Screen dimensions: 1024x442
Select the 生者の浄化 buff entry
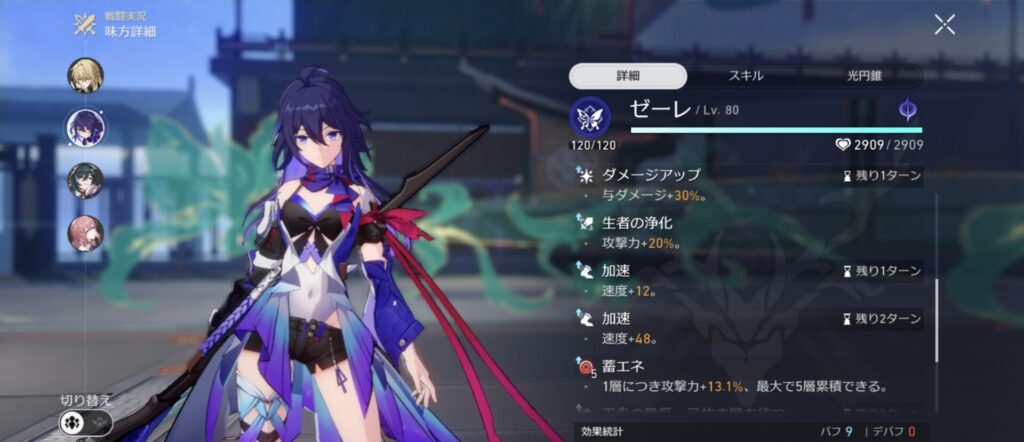[748, 231]
